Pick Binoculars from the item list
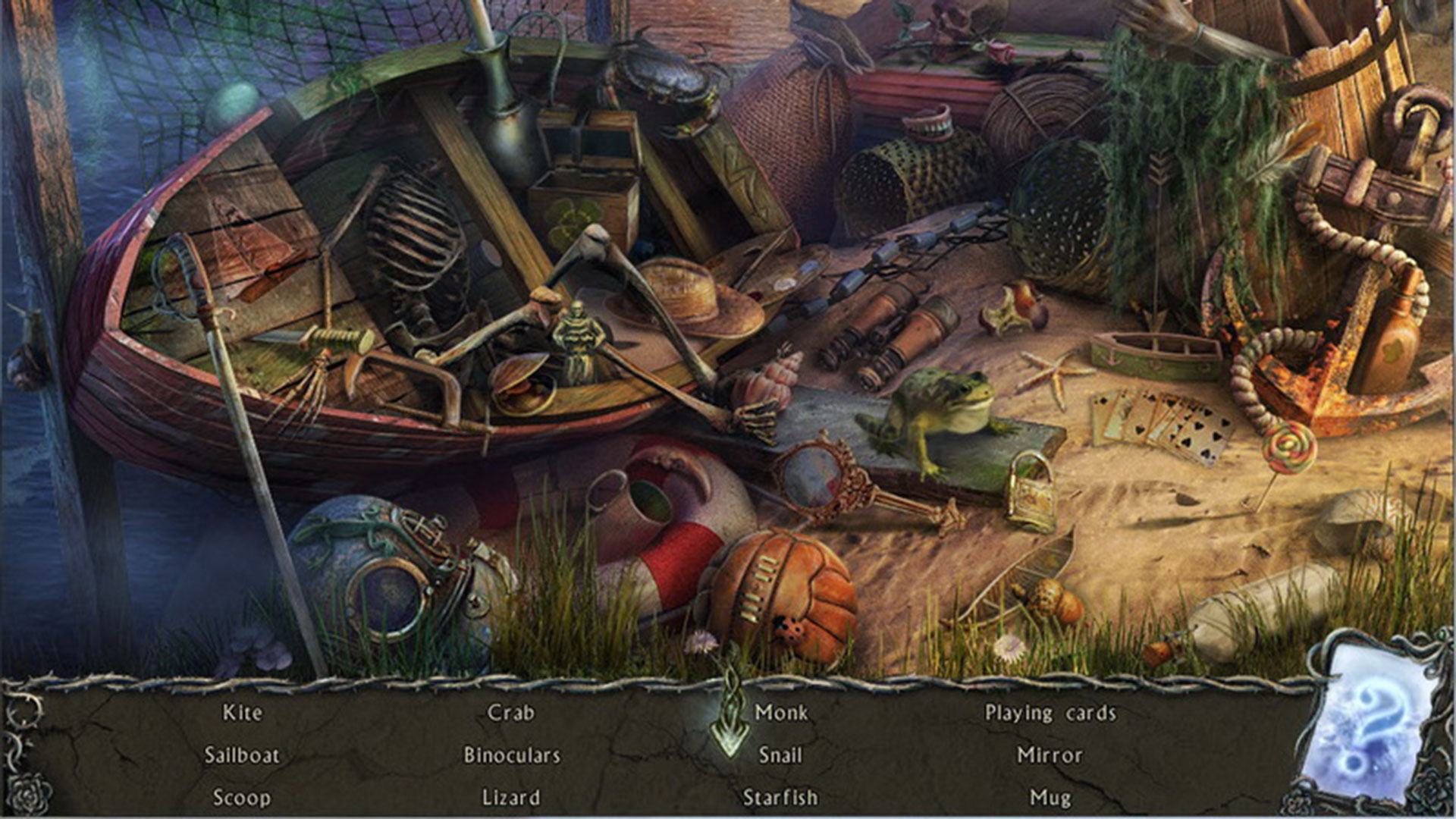The image size is (1456, 819). [x=512, y=755]
